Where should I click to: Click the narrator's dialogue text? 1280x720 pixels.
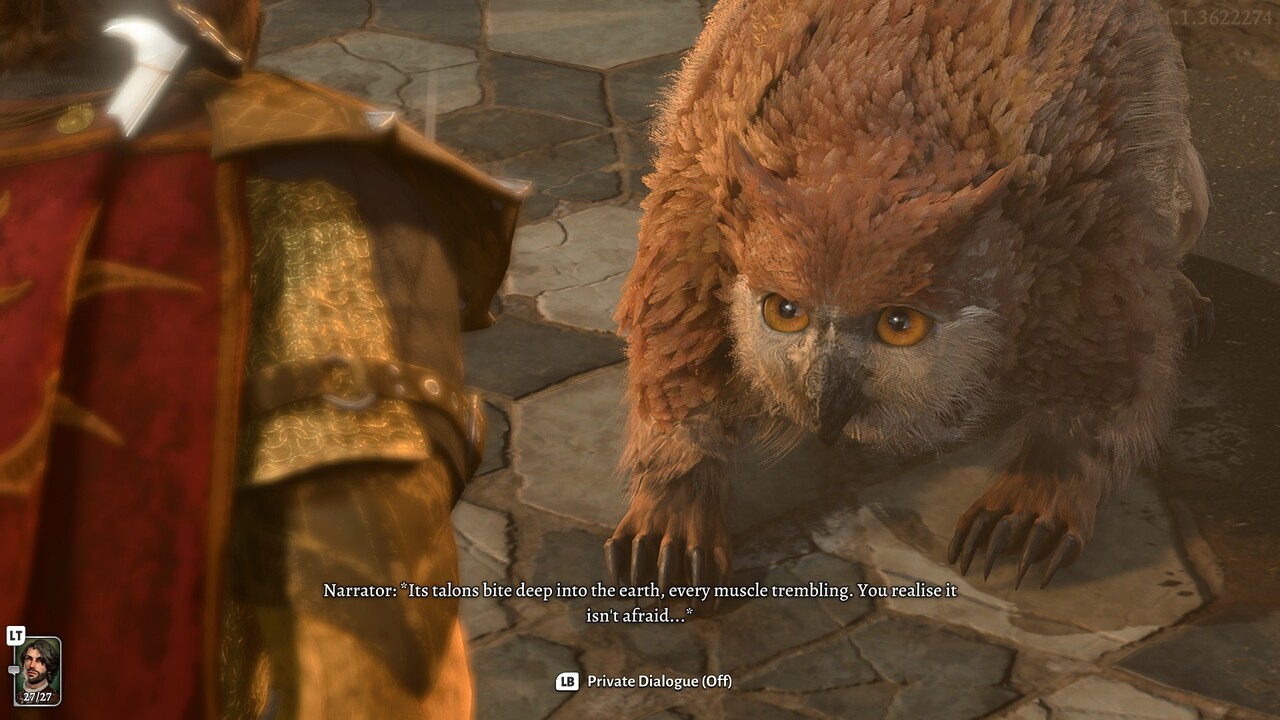point(640,598)
